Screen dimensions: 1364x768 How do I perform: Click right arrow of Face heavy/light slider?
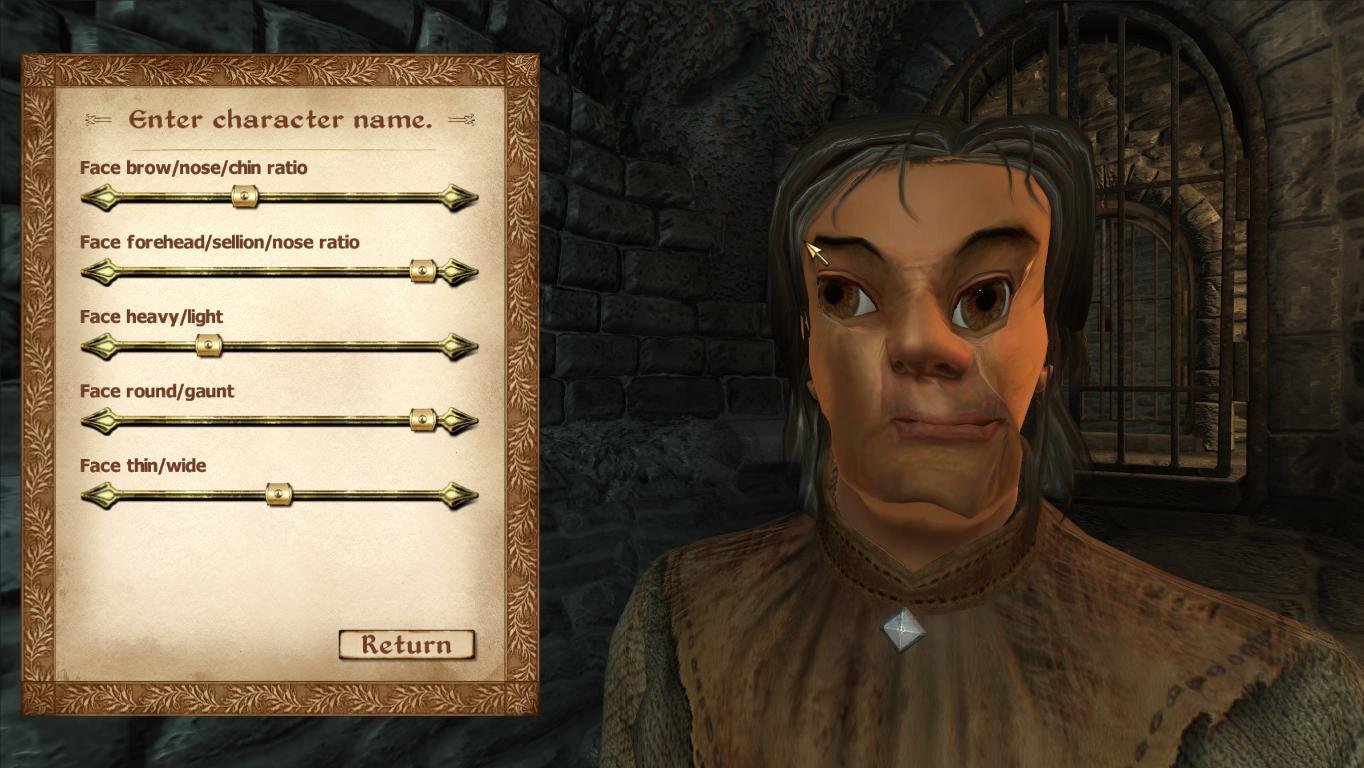pyautogui.click(x=460, y=346)
